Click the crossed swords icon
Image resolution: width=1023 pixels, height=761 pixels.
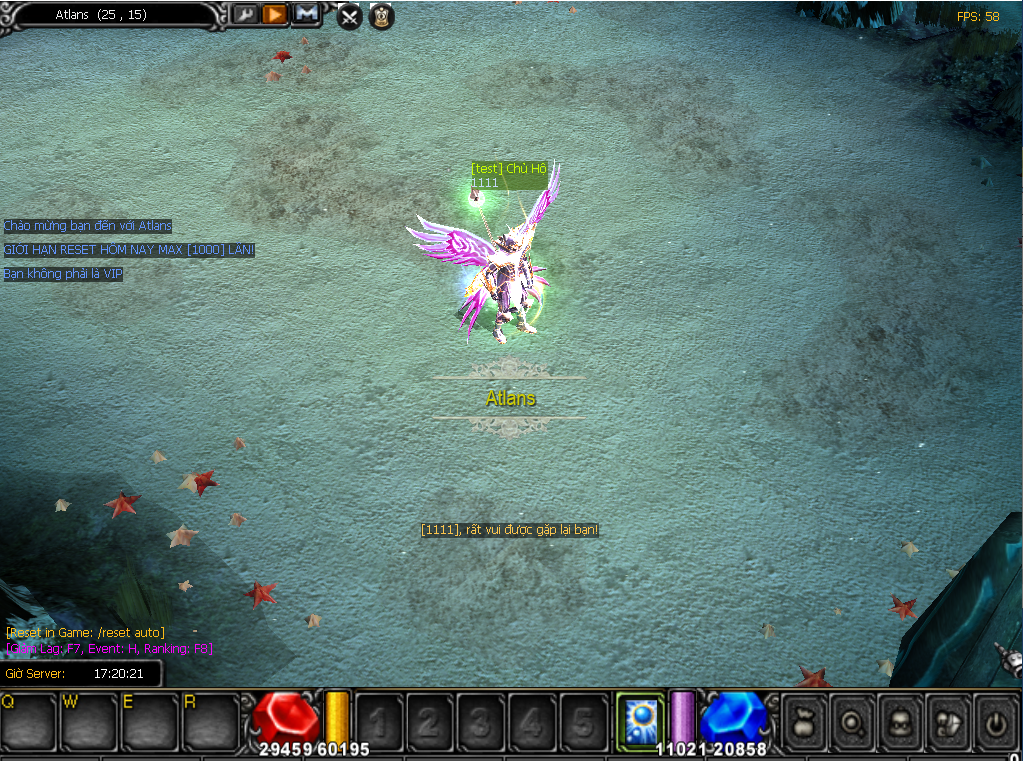coord(349,16)
